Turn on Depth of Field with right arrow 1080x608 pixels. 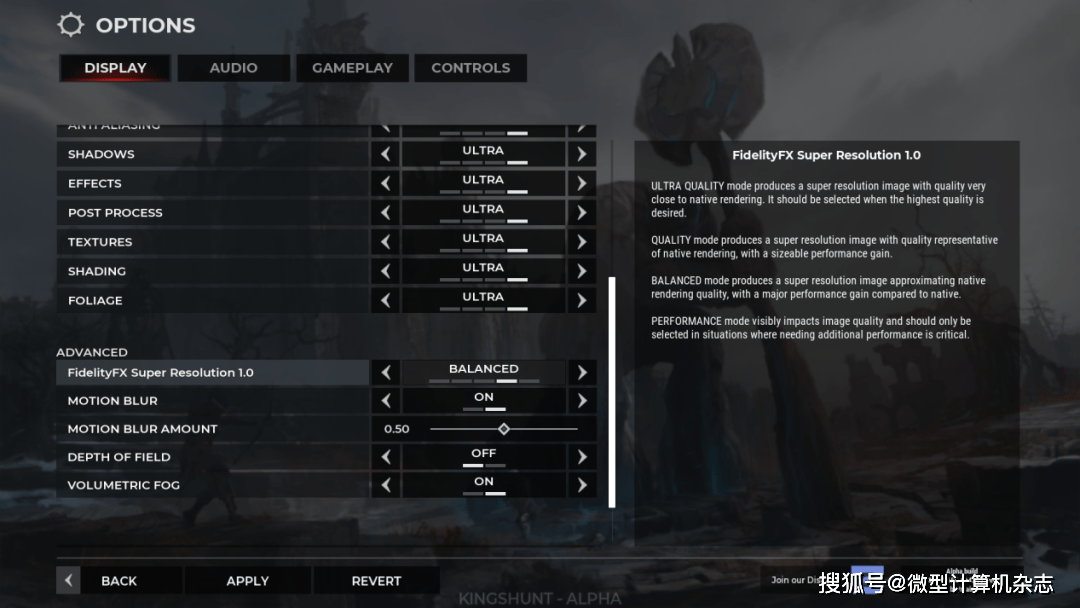581,457
